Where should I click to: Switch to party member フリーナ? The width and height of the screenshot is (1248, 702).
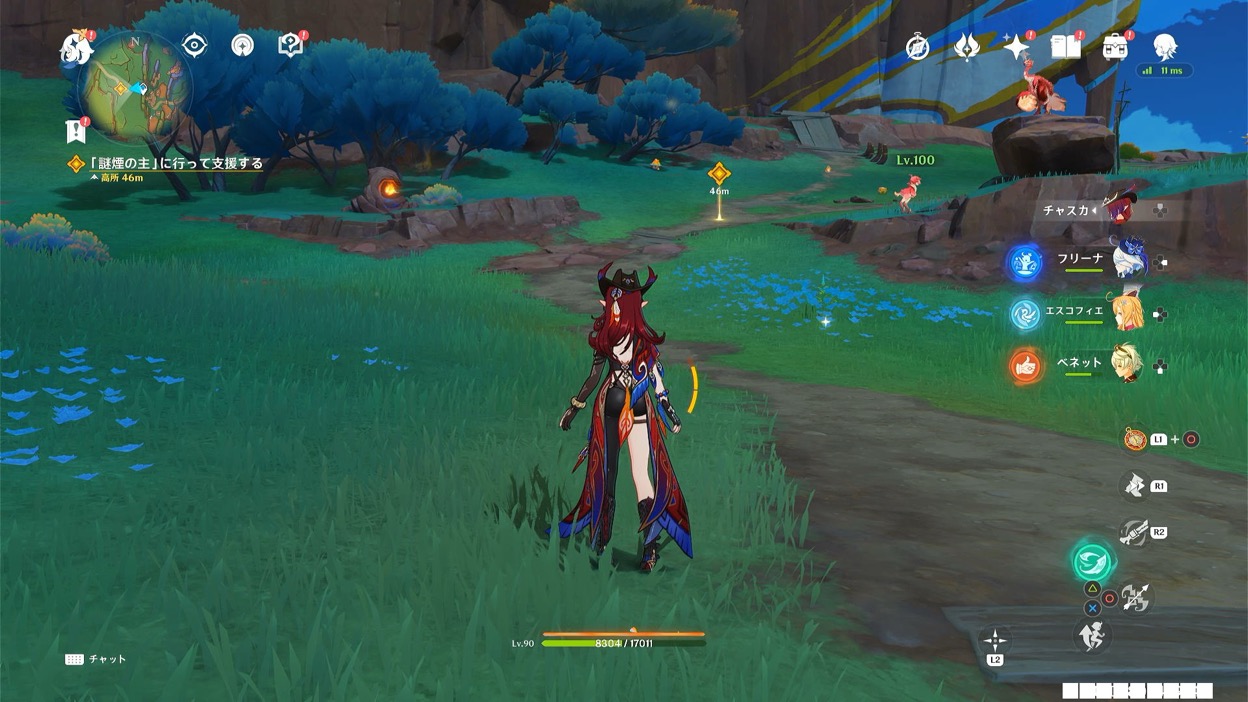tap(1132, 259)
